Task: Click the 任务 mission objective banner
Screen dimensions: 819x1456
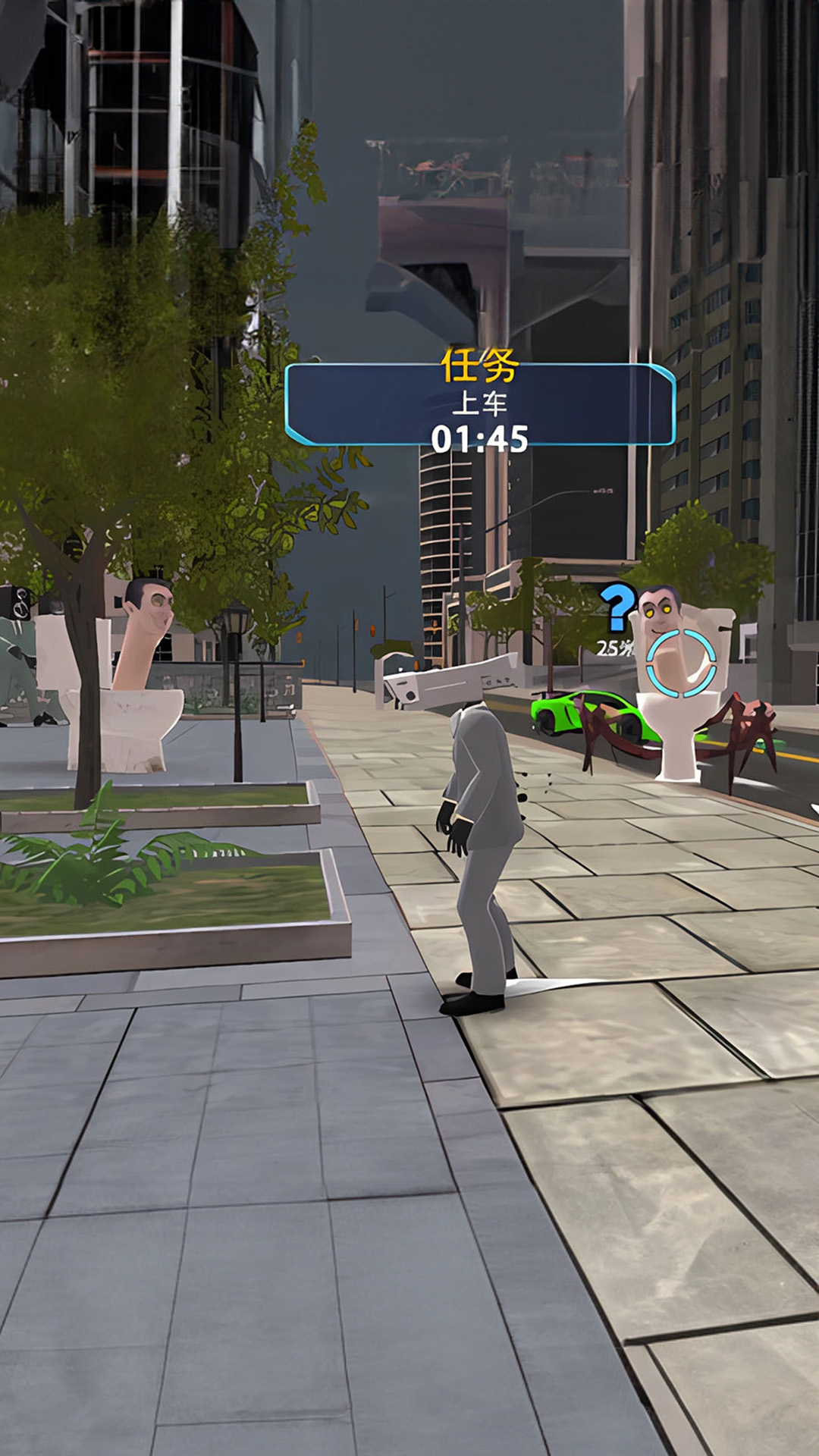Action: pos(479,404)
